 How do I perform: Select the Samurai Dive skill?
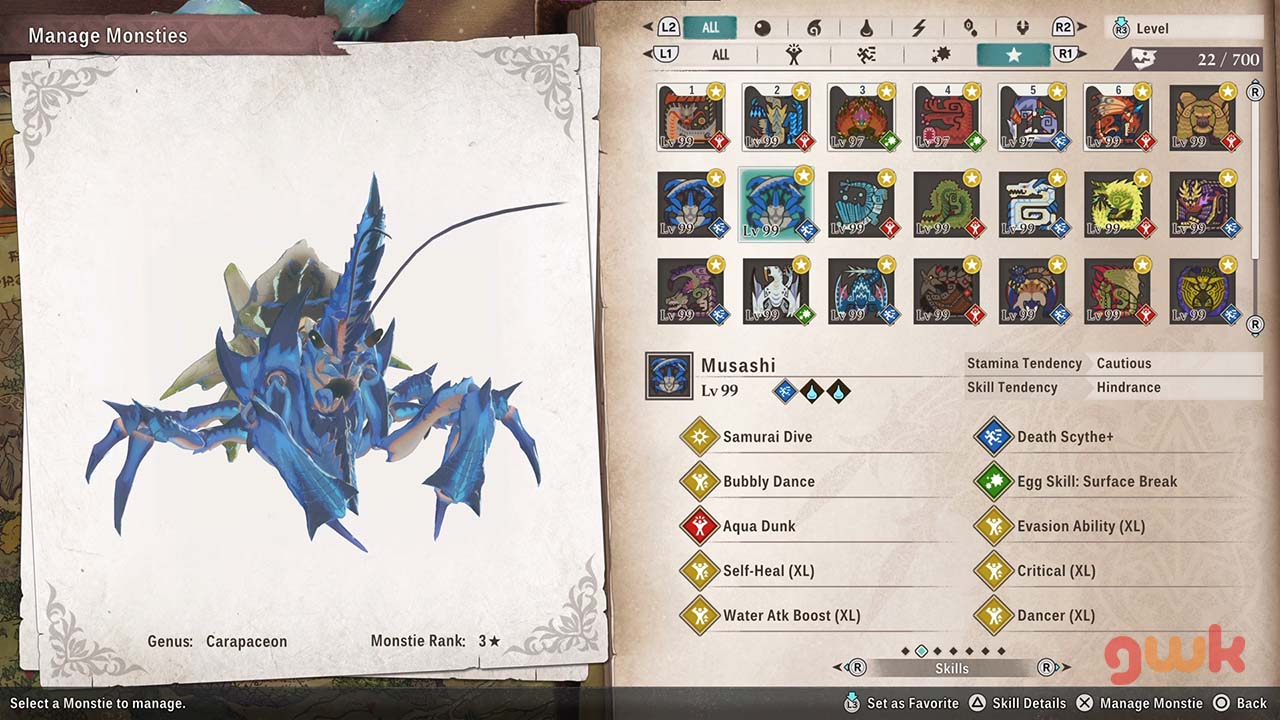coord(767,437)
